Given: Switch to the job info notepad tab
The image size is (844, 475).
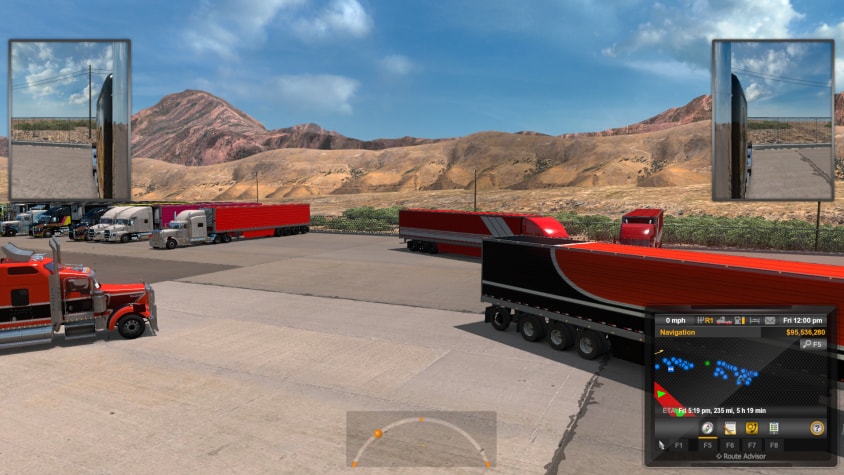Looking at the screenshot, I should pos(730,428).
